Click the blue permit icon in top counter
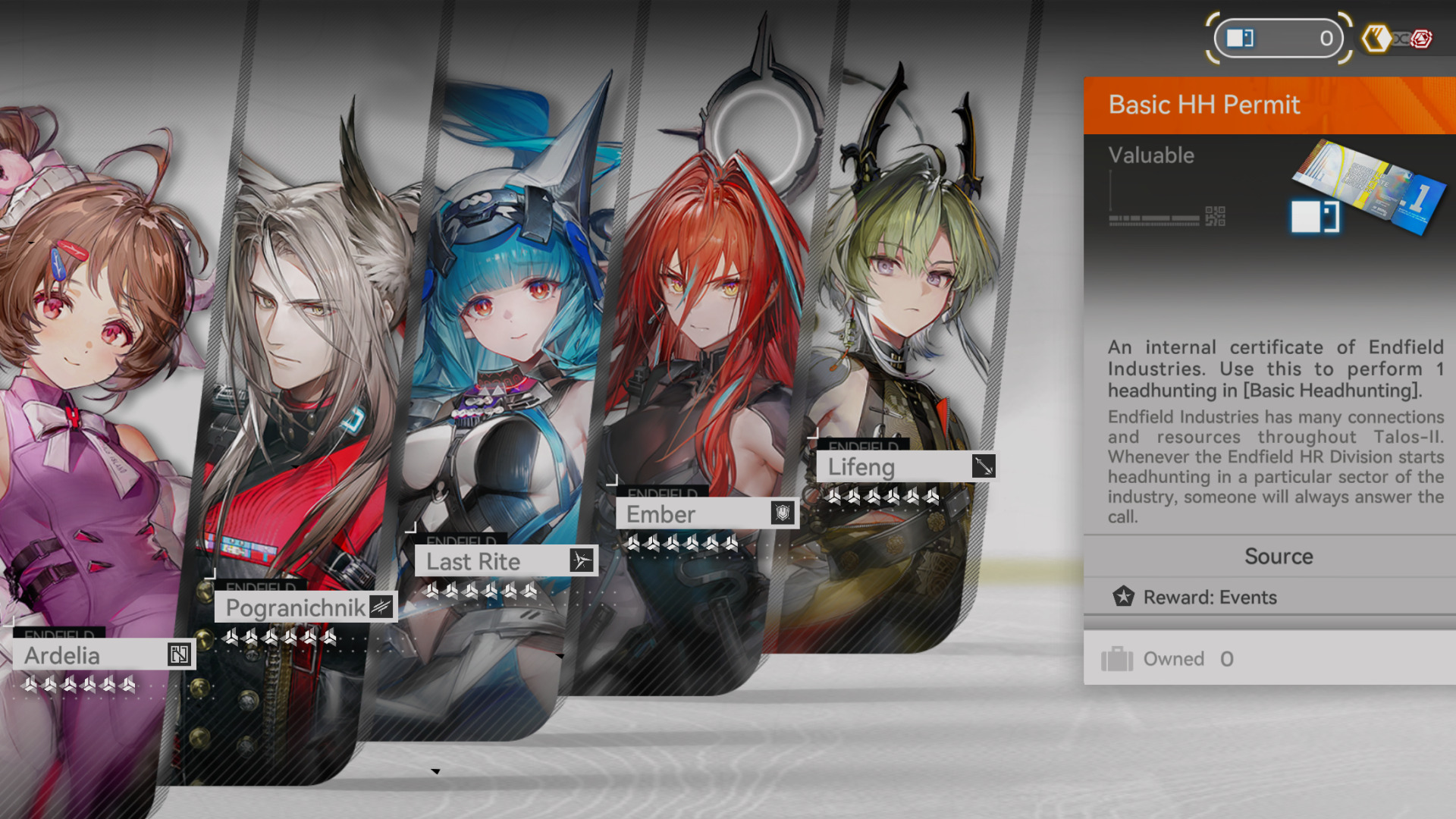This screenshot has height=819, width=1456. (1241, 38)
